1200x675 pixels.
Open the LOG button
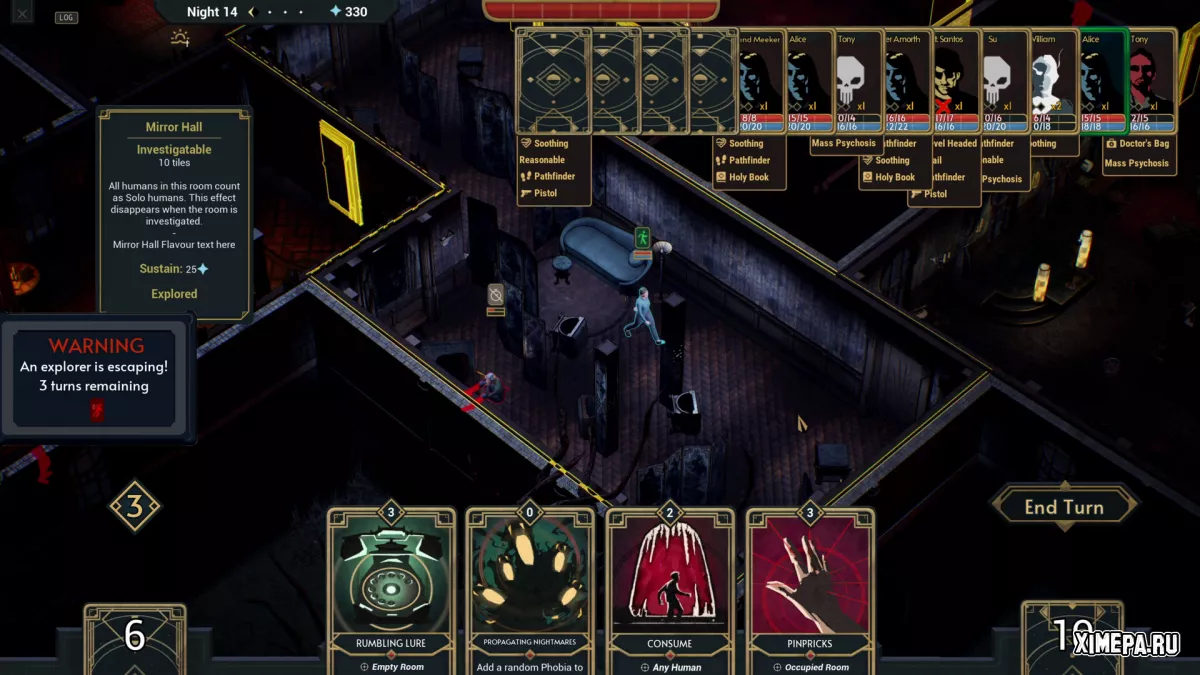click(x=66, y=17)
